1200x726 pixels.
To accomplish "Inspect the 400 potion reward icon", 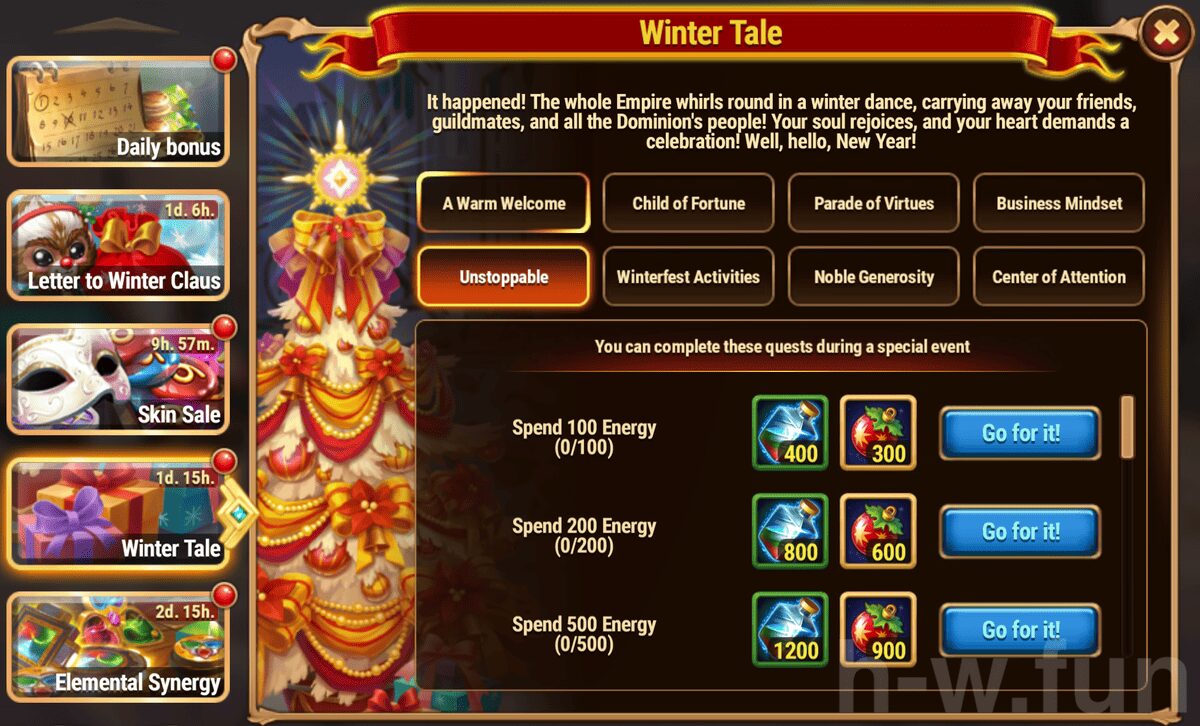I will (x=790, y=433).
